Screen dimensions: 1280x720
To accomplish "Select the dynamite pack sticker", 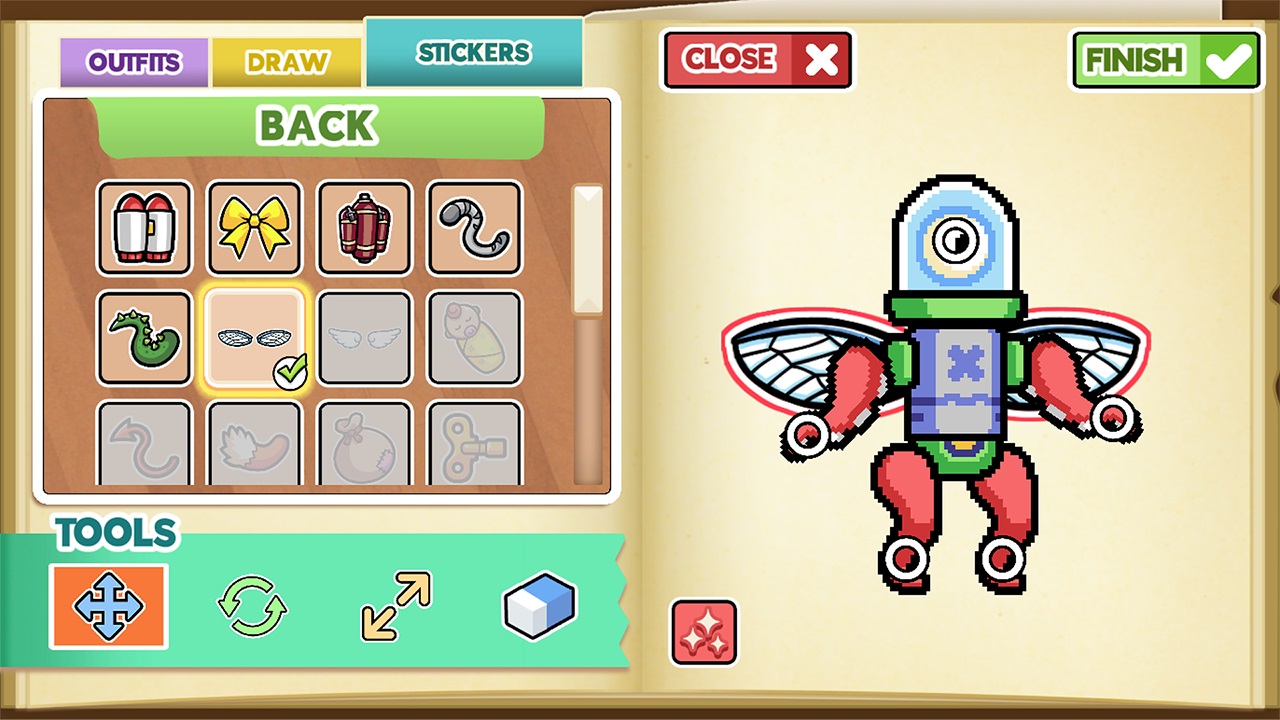I will [364, 228].
